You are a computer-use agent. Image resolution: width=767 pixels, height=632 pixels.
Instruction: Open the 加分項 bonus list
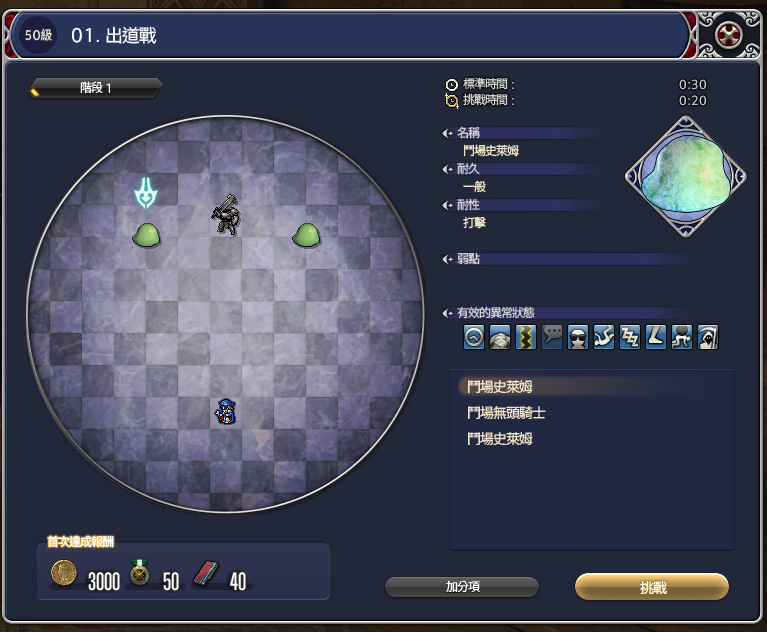462,587
